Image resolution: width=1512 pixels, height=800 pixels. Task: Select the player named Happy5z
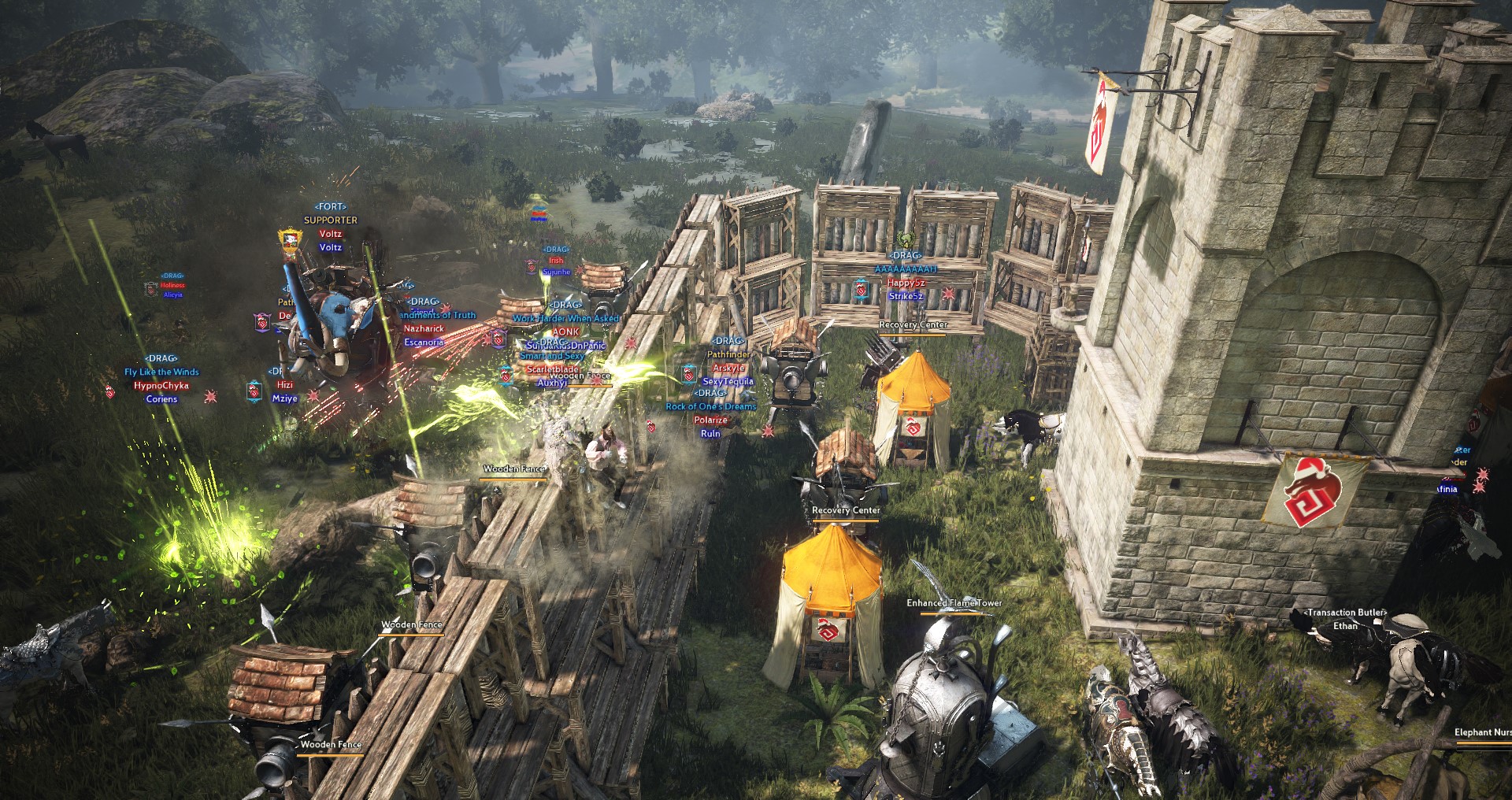[906, 284]
